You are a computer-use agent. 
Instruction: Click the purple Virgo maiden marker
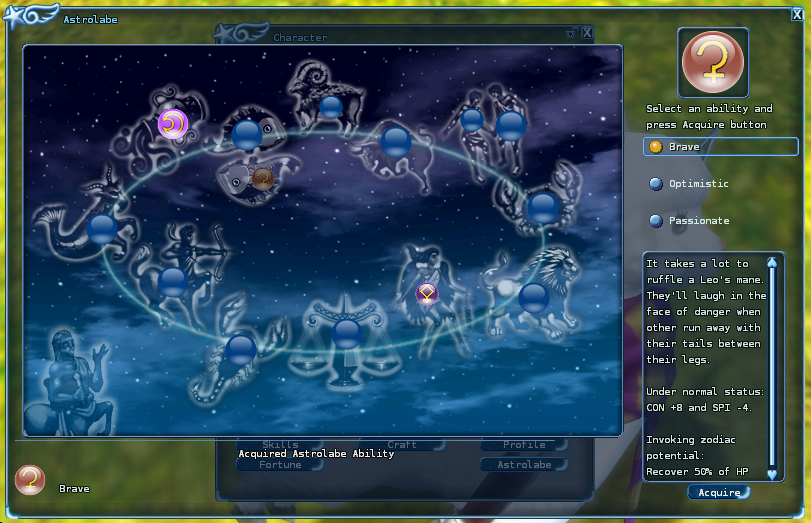427,293
